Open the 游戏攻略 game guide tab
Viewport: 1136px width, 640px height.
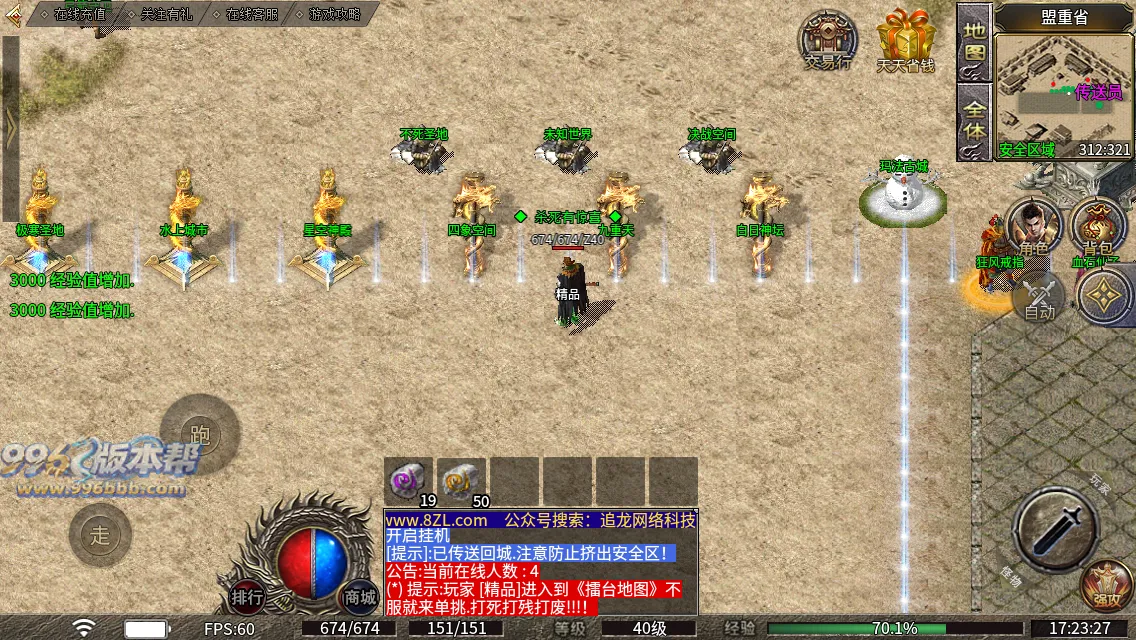click(x=335, y=14)
